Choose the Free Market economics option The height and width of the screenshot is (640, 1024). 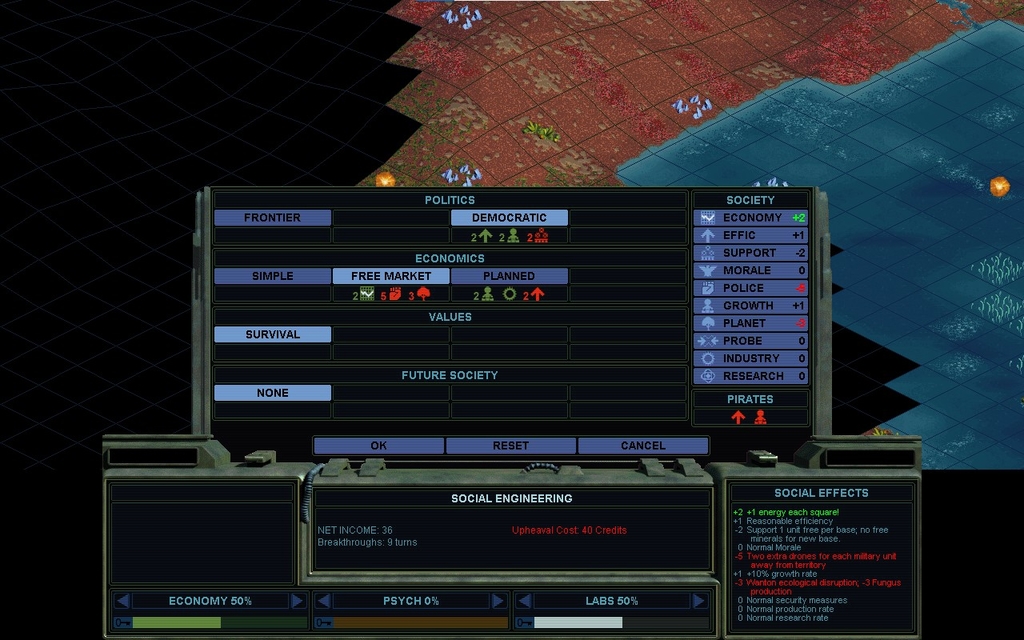coord(391,276)
